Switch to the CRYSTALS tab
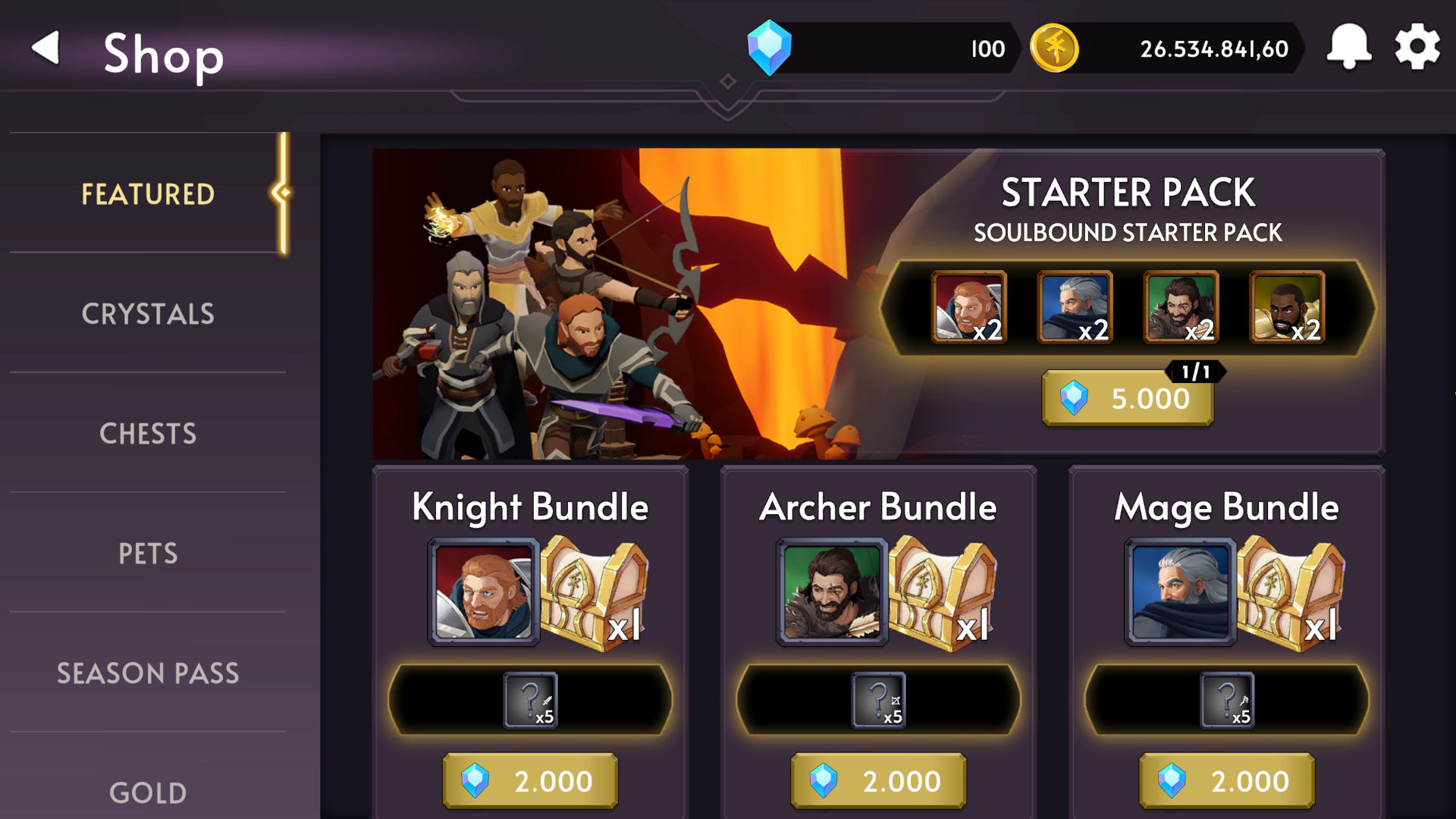1456x819 pixels. click(149, 313)
